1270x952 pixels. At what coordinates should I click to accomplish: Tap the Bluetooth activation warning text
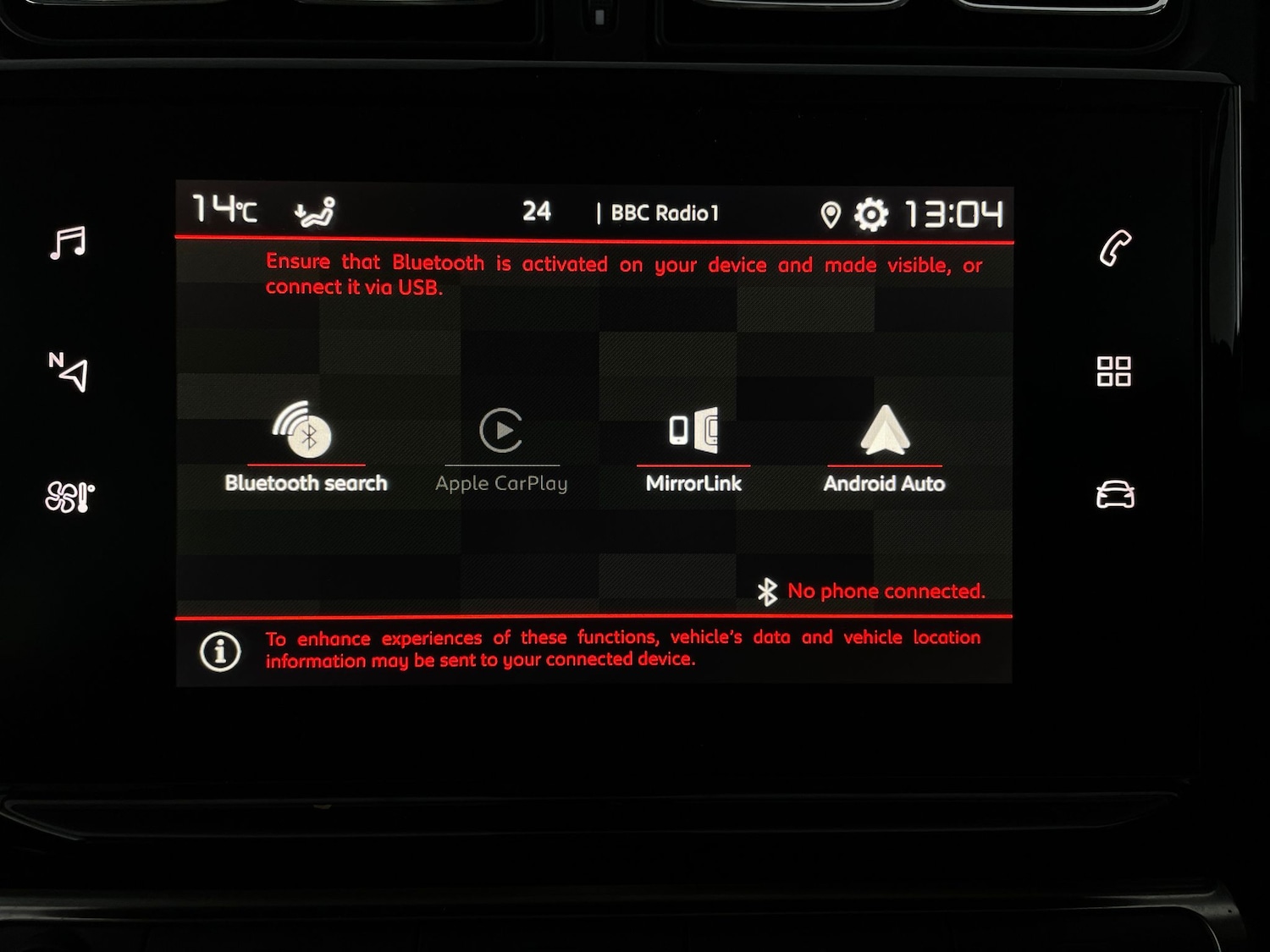pos(624,275)
